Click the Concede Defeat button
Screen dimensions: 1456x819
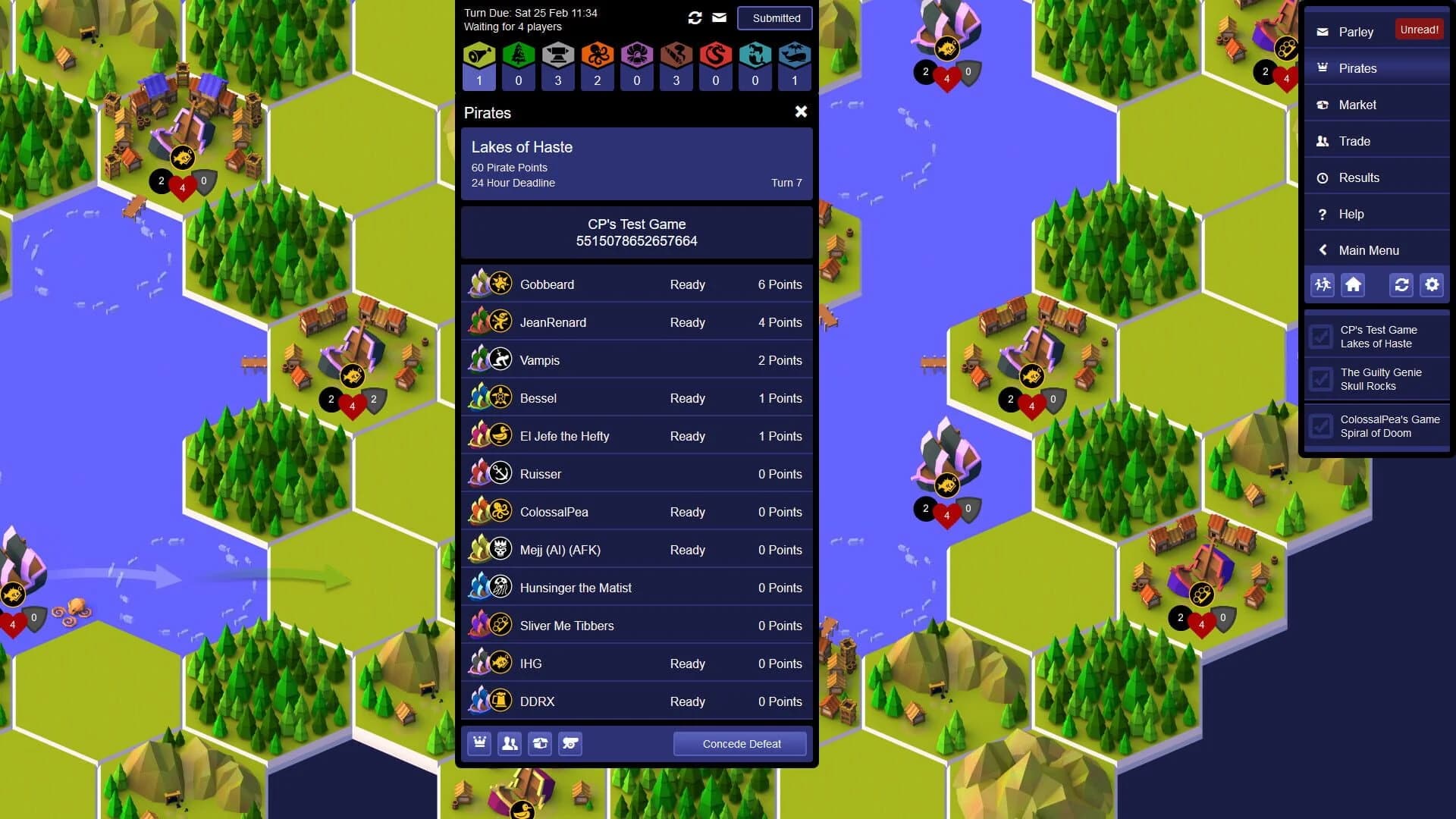[x=739, y=744]
